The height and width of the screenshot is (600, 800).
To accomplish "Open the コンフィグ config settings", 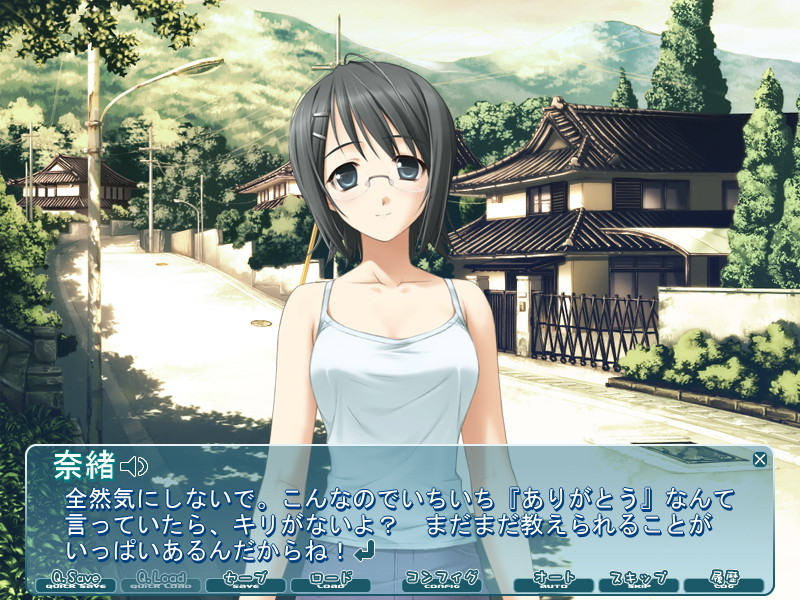I will click(443, 581).
